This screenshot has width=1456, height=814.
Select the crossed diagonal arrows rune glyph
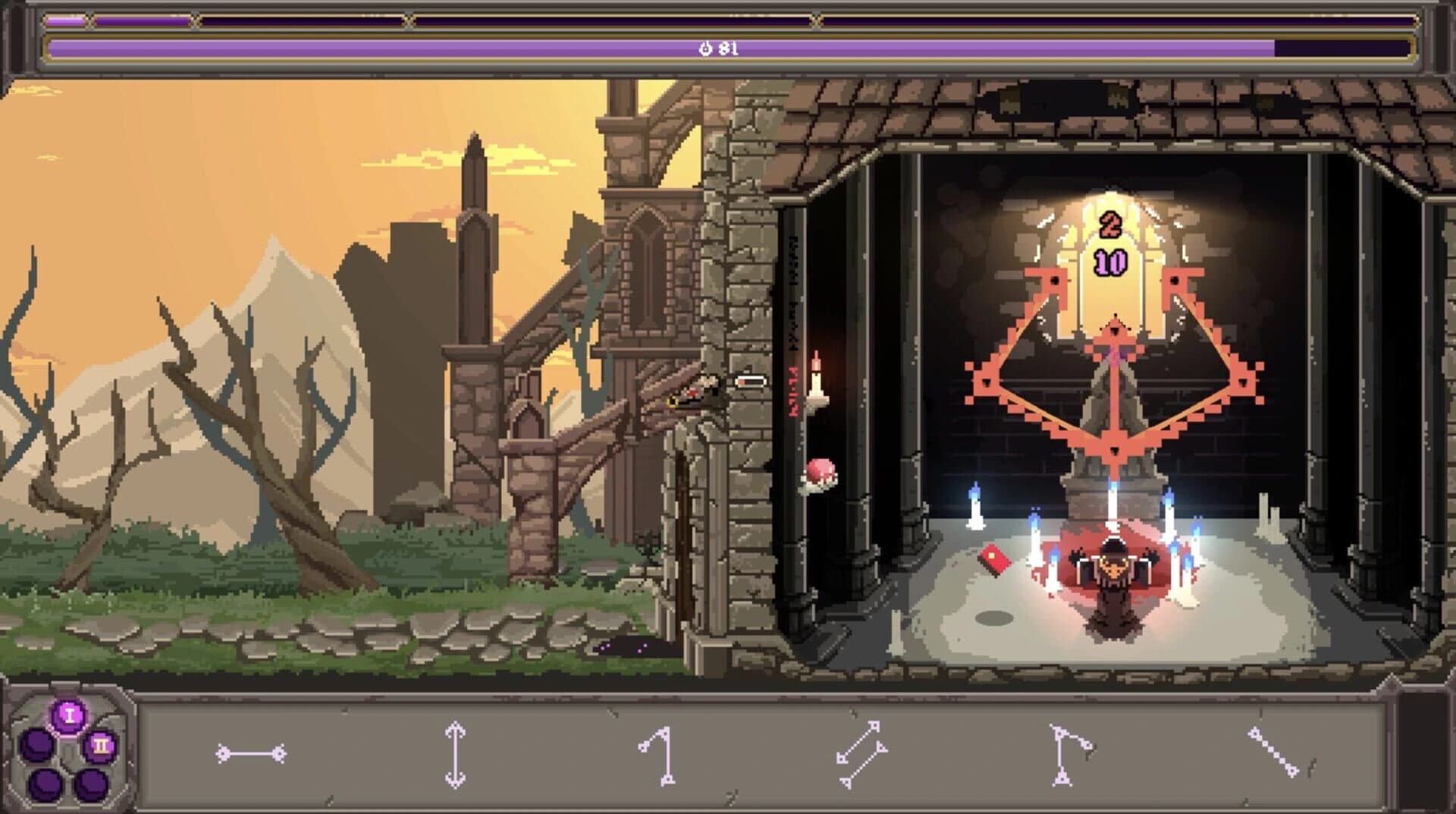tap(861, 751)
